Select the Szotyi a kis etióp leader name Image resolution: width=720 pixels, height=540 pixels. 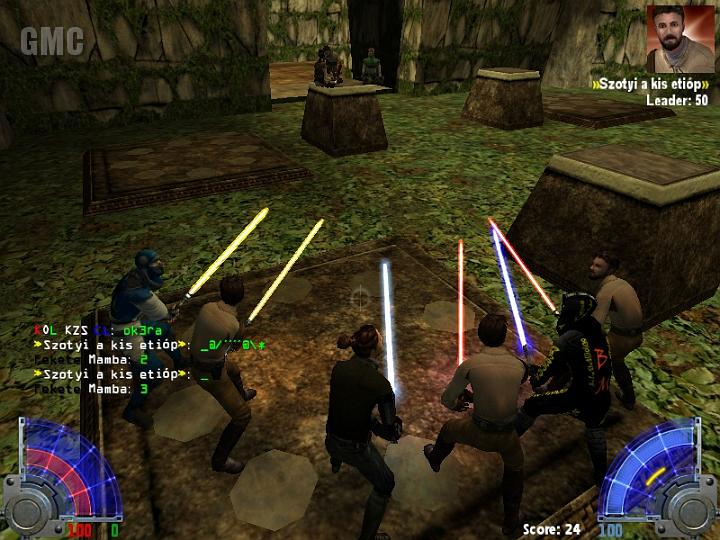pos(650,84)
